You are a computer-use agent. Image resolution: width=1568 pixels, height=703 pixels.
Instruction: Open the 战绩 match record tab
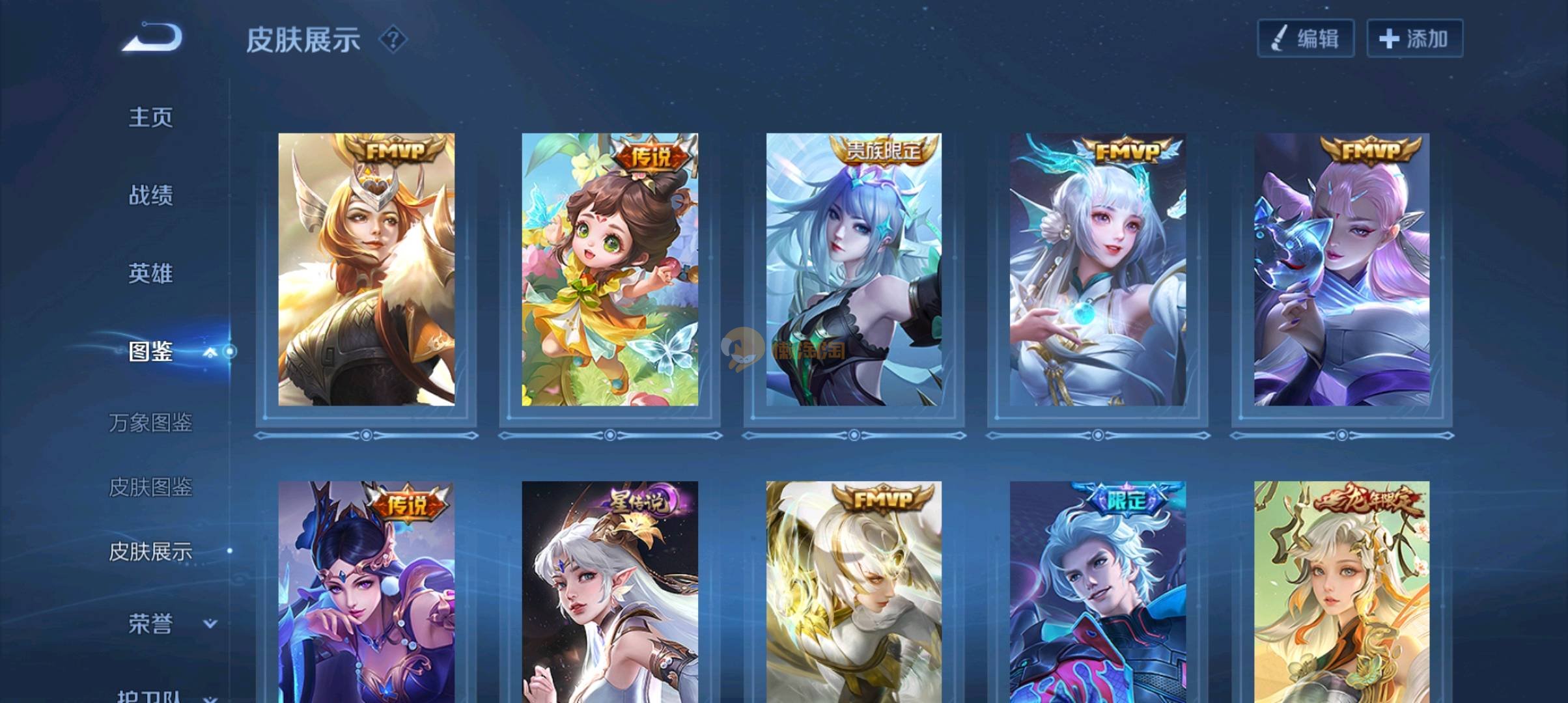(x=150, y=195)
